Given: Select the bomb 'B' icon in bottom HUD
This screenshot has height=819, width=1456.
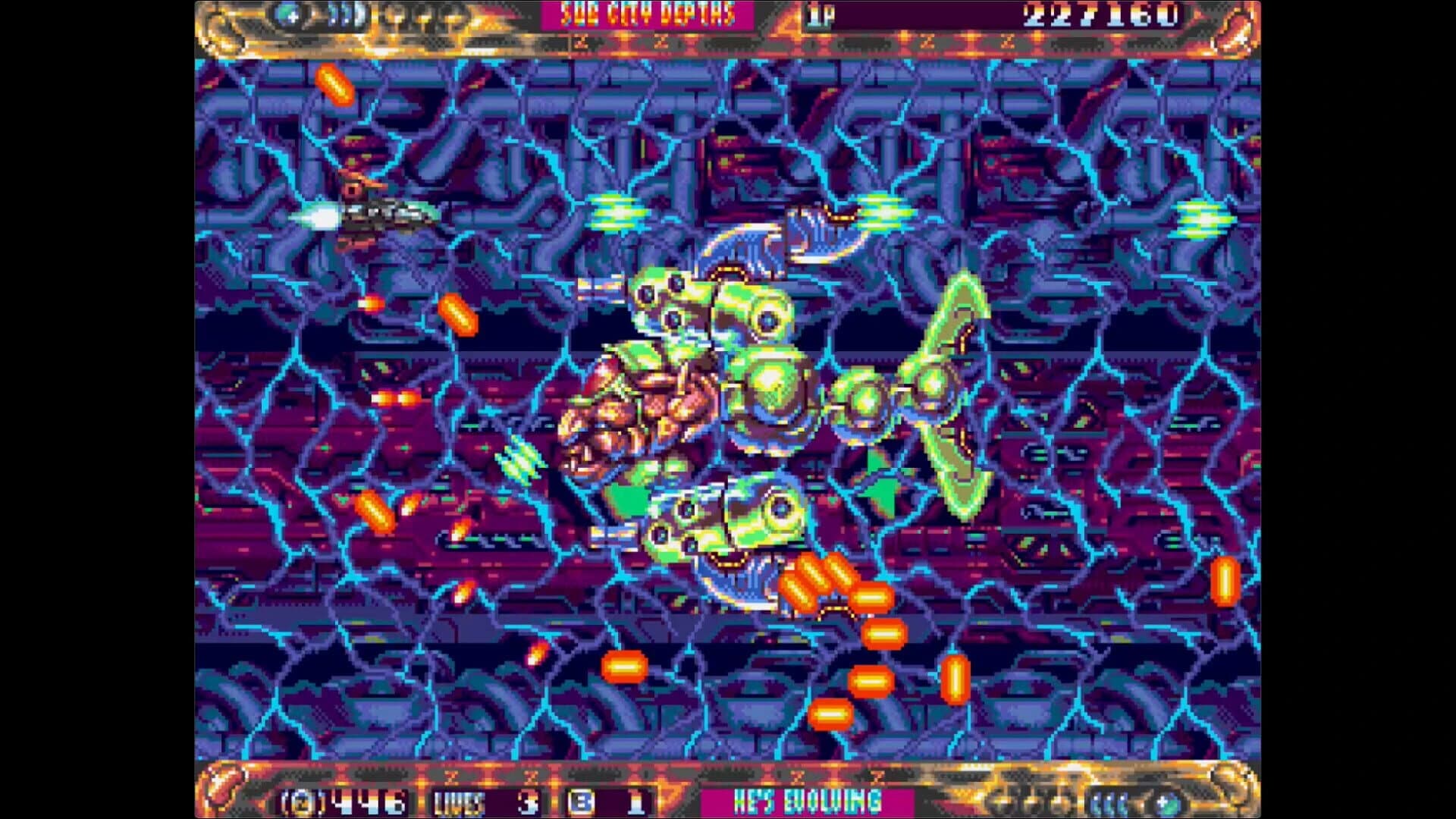Looking at the screenshot, I should [582, 802].
